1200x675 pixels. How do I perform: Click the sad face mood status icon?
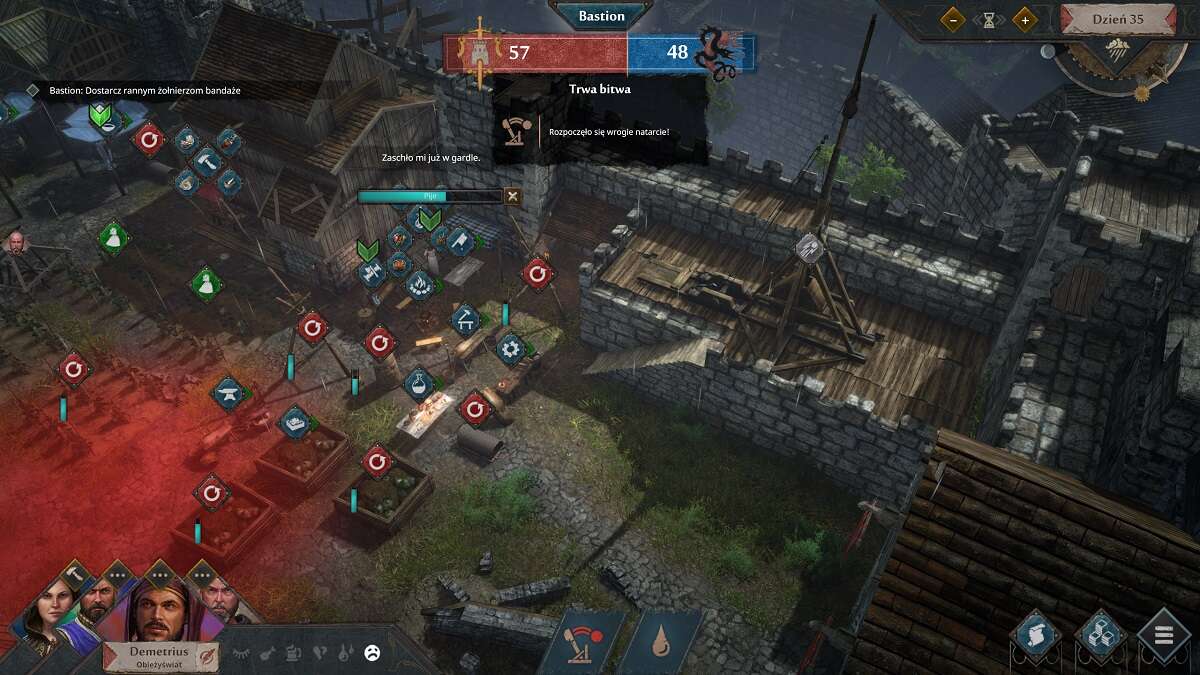372,653
